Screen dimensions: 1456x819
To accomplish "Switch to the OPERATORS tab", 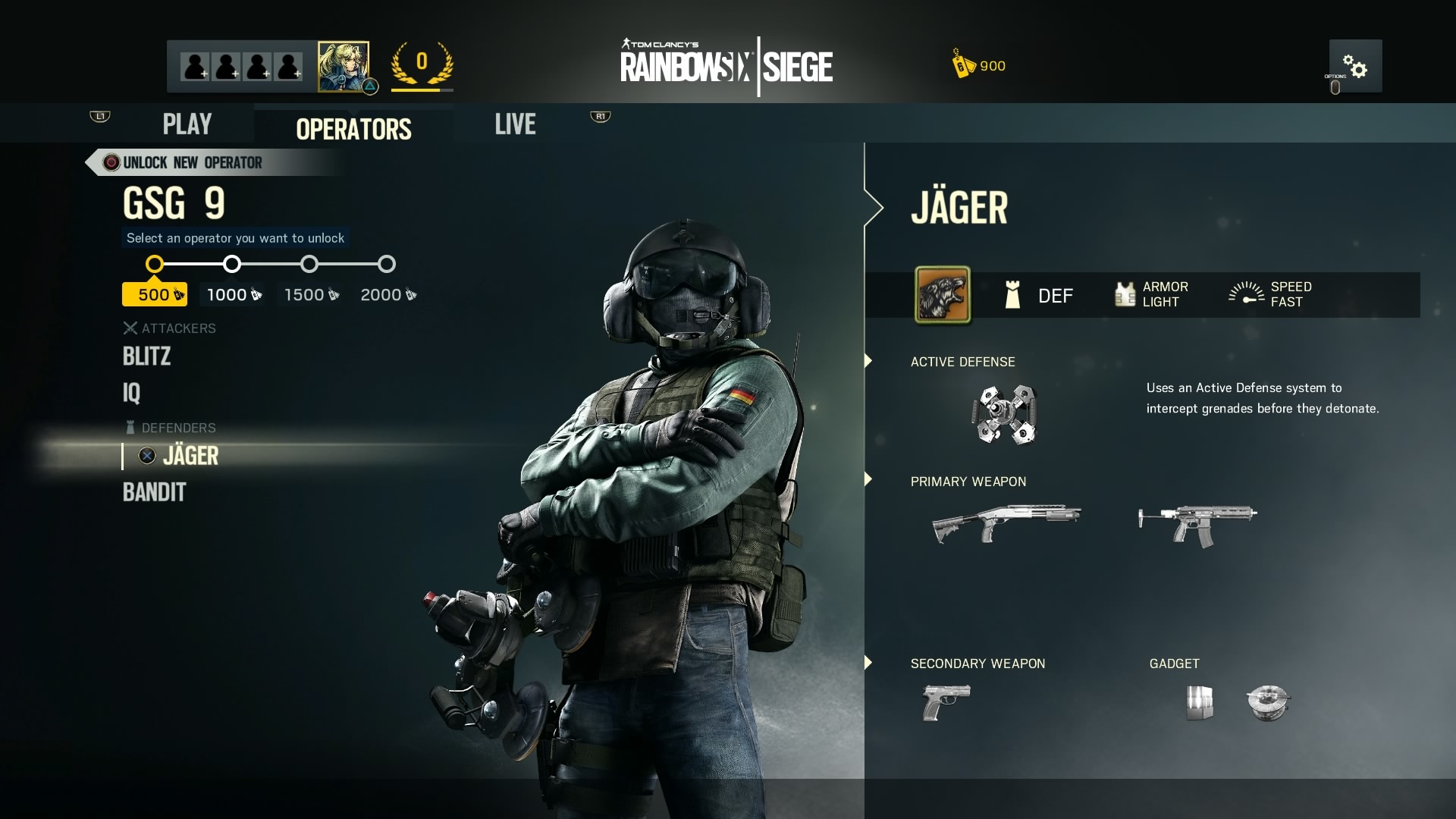I will pos(353,129).
